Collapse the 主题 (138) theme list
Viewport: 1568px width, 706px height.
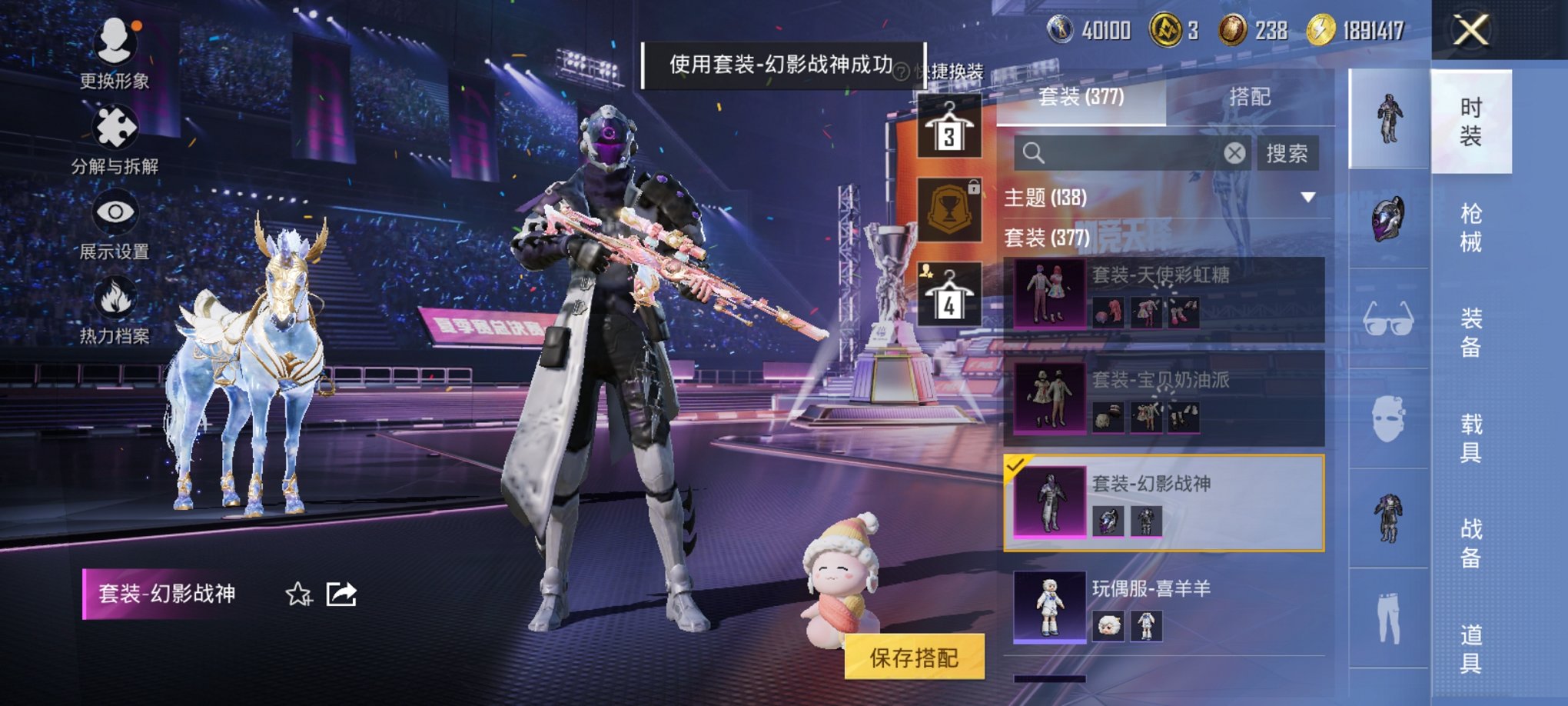click(1309, 198)
